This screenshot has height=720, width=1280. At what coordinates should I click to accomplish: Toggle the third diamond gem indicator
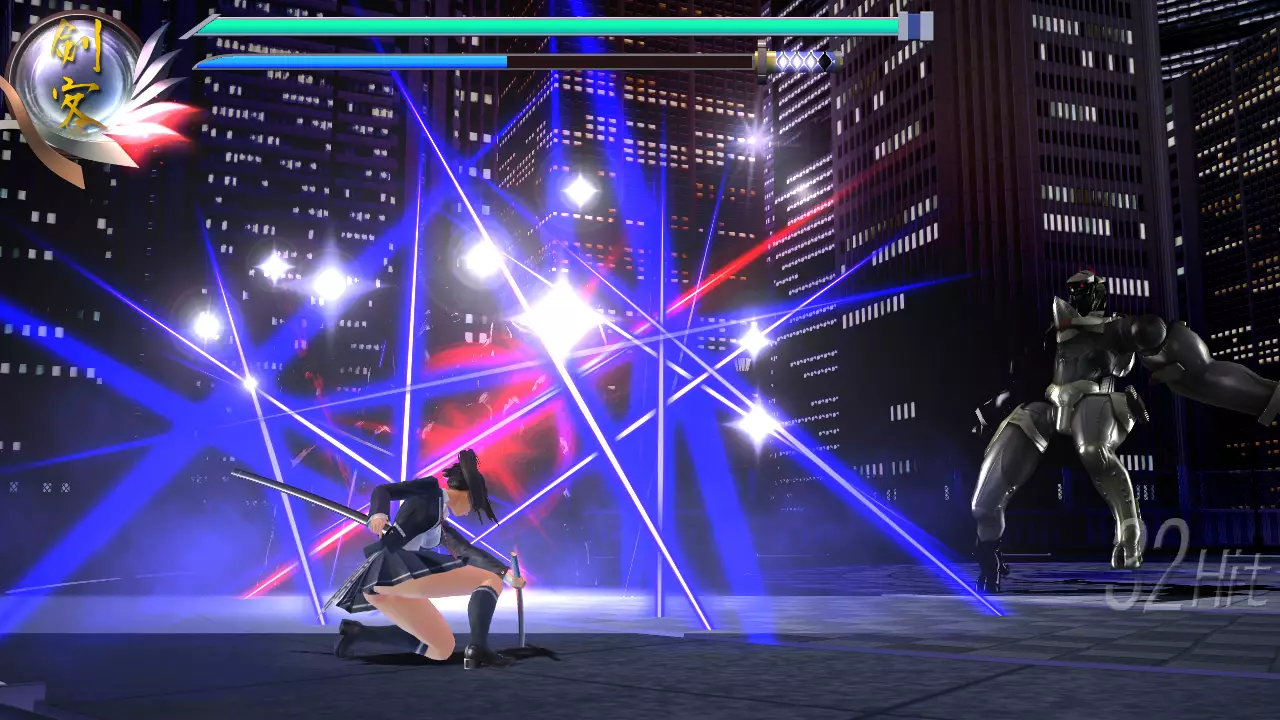(x=811, y=60)
